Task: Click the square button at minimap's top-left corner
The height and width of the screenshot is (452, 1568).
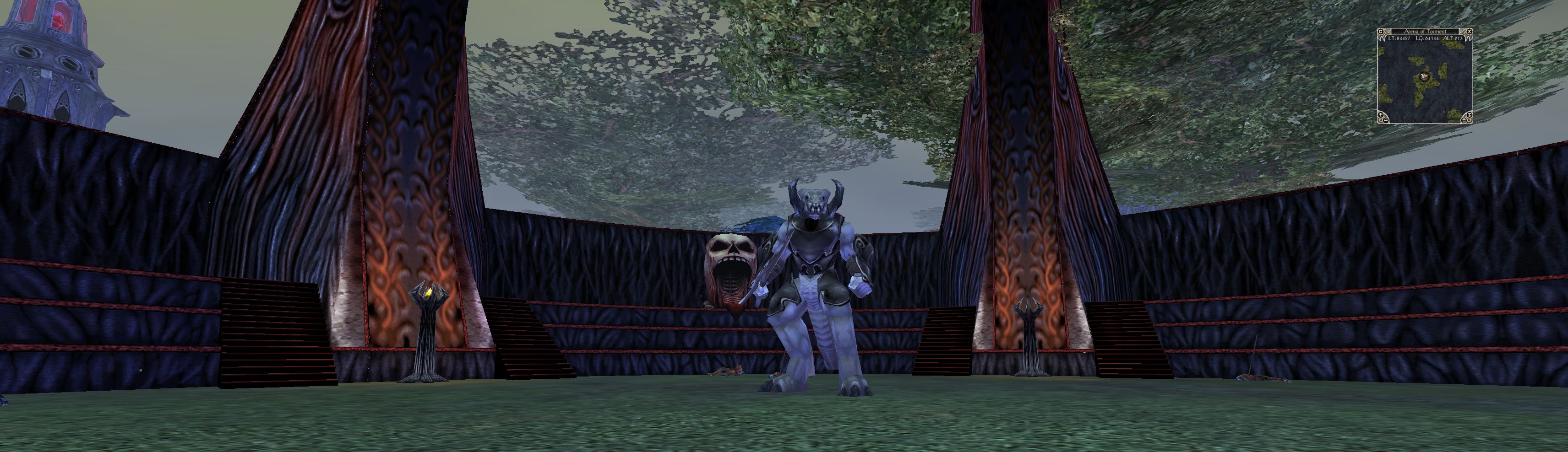Action: click(1381, 32)
